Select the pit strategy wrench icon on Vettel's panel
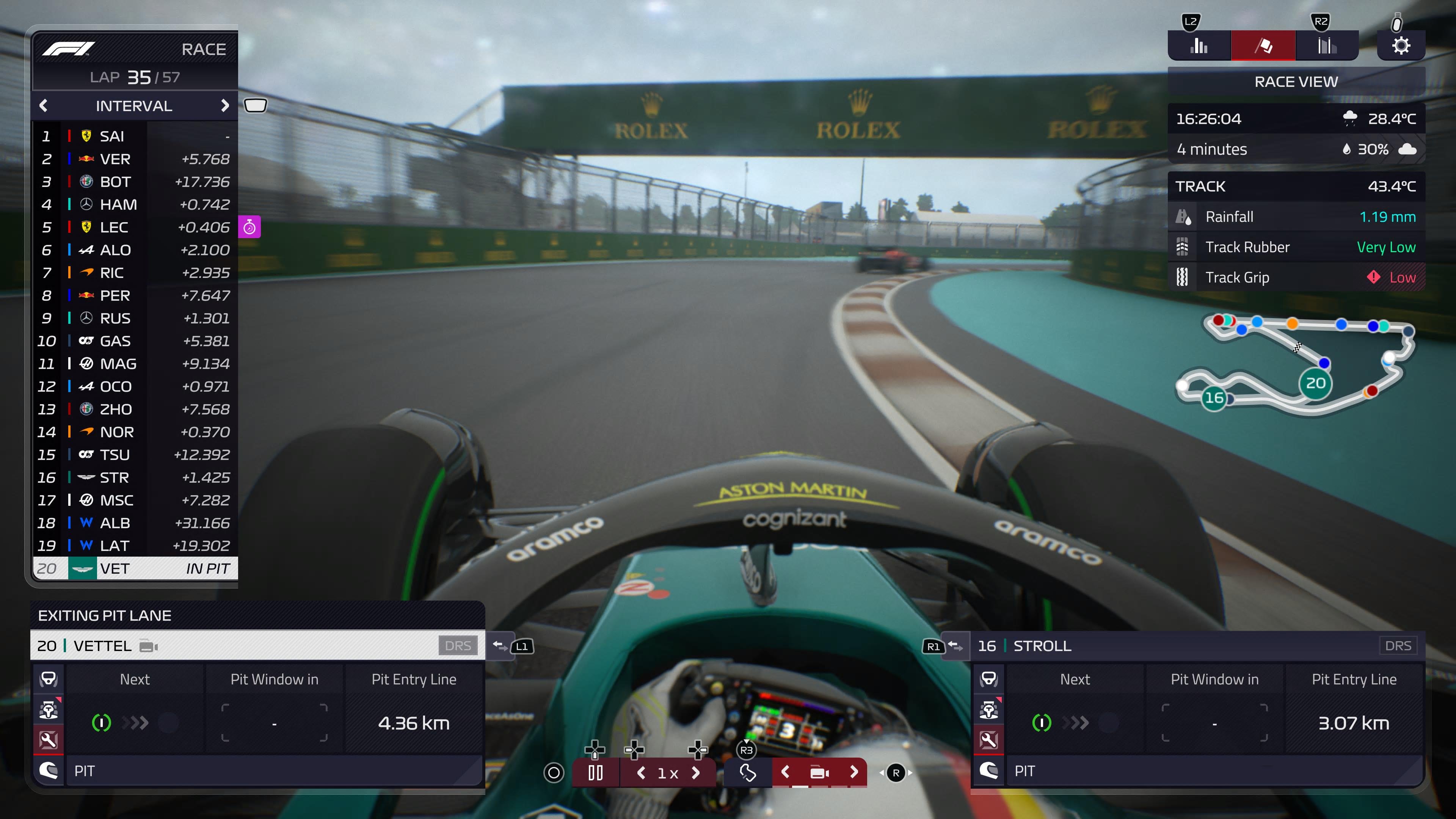1456x819 pixels. coord(48,741)
